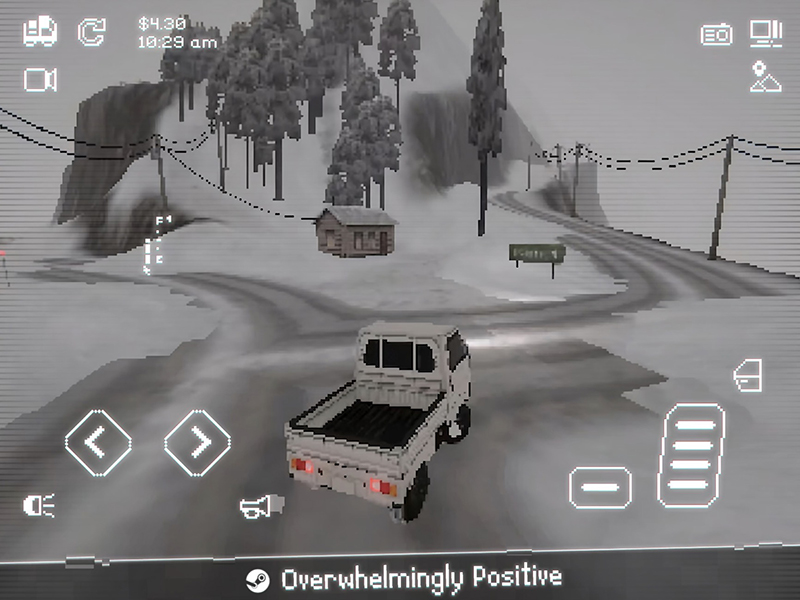Honk the horn icon
The image size is (800, 600).
point(256,506)
